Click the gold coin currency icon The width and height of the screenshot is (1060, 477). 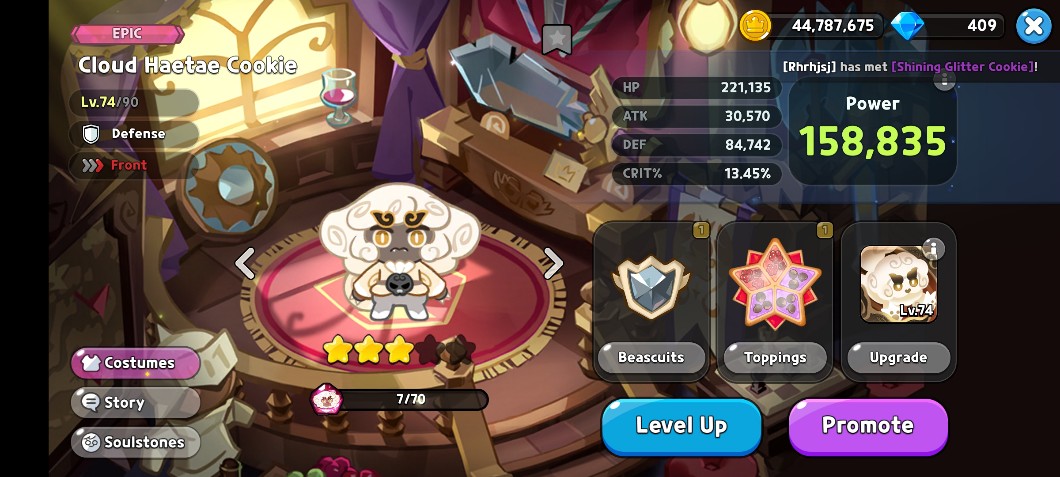click(x=756, y=26)
